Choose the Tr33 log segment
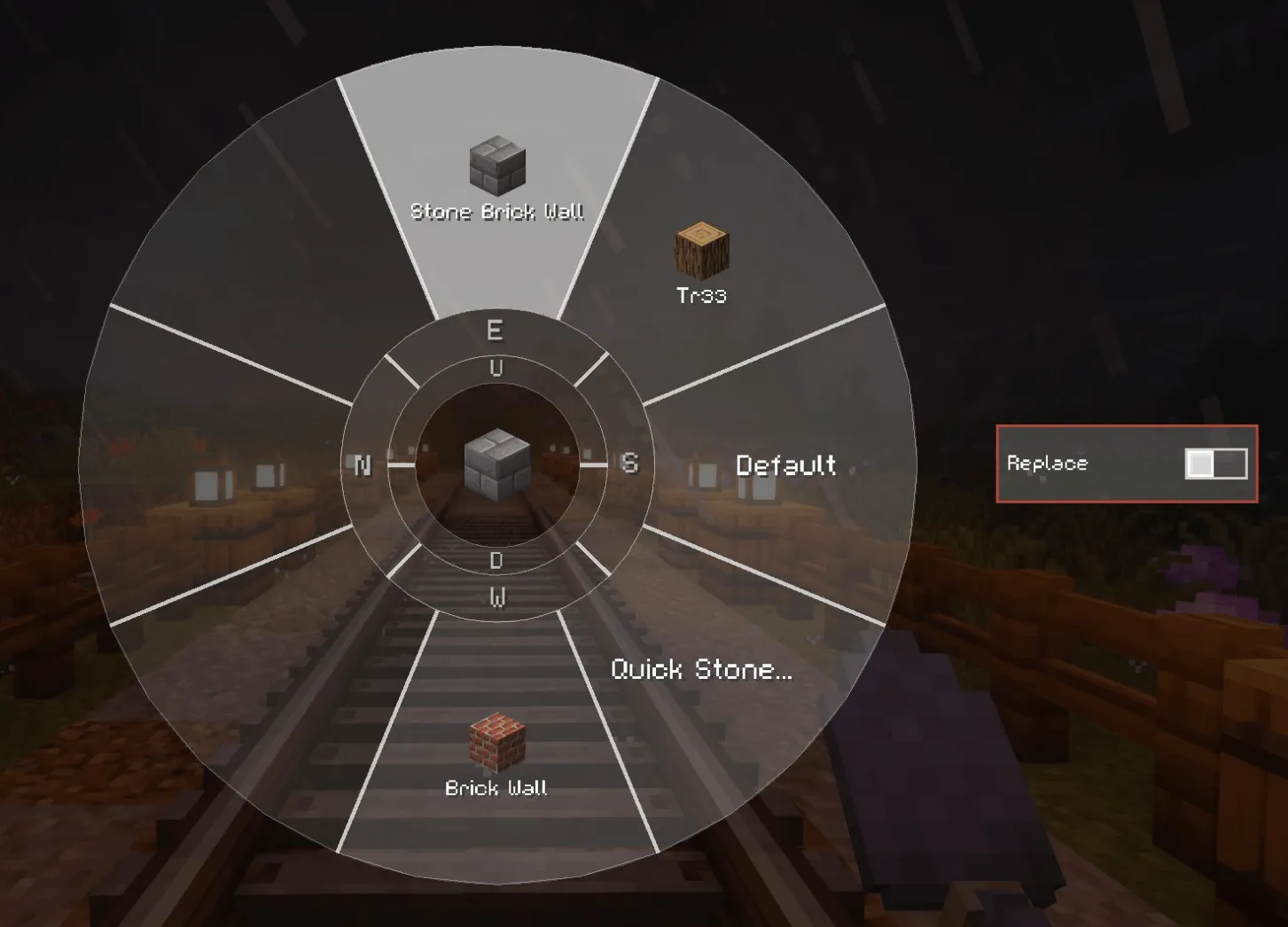 (701, 261)
